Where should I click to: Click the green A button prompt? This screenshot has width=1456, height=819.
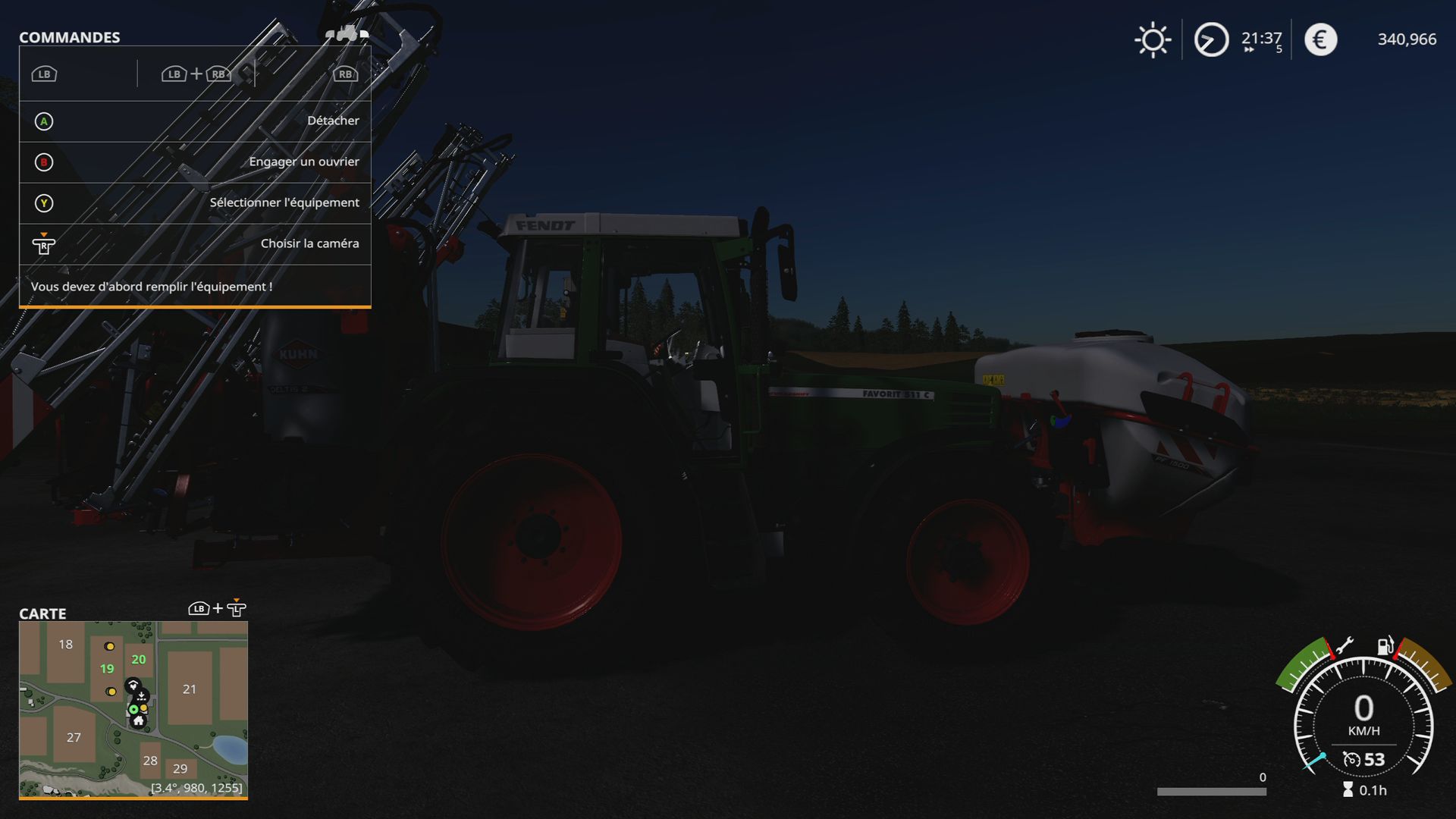tap(43, 121)
